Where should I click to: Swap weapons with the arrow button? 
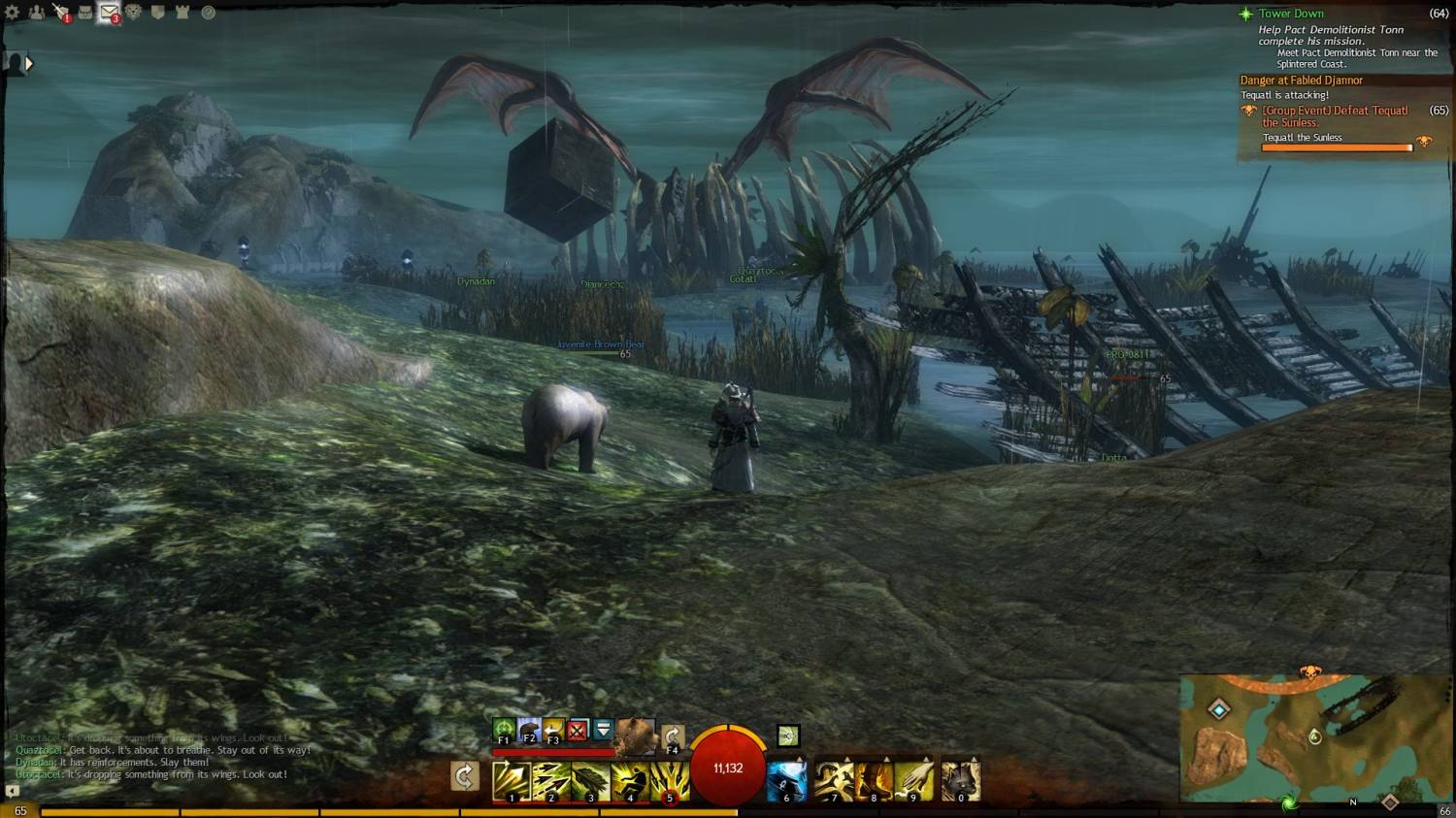(x=465, y=776)
